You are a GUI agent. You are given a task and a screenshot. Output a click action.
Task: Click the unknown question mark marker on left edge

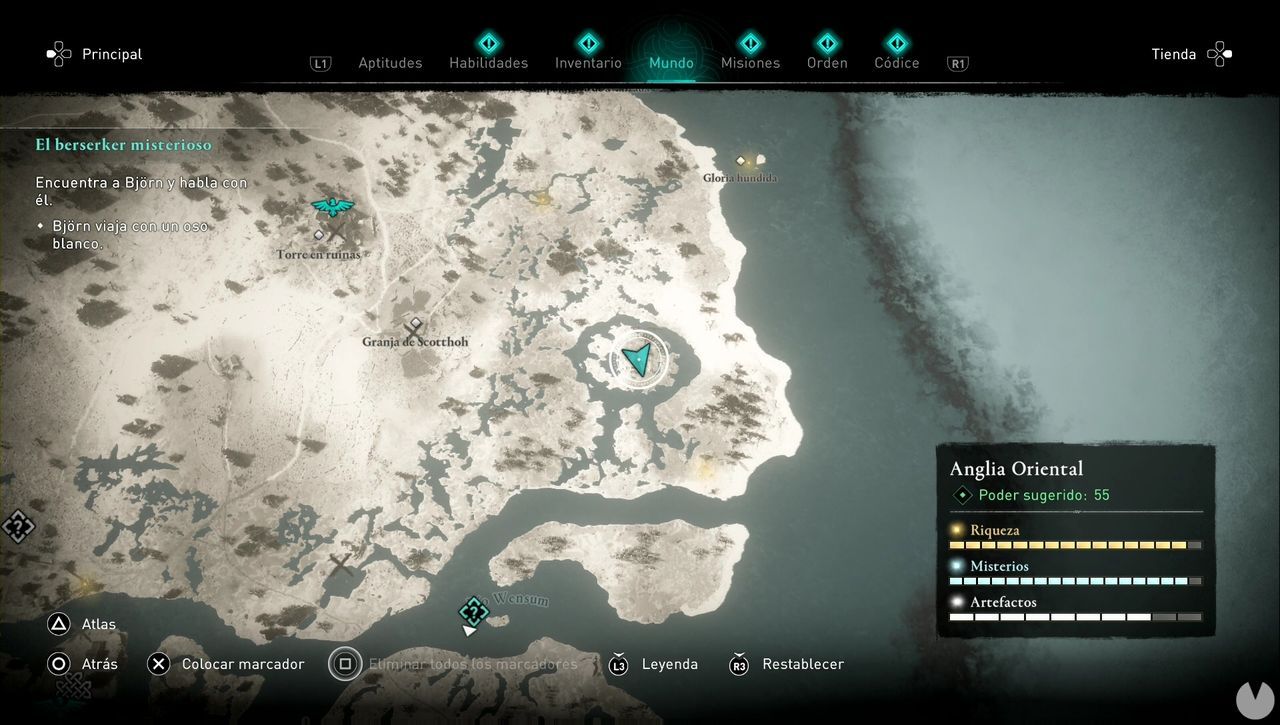[18, 525]
